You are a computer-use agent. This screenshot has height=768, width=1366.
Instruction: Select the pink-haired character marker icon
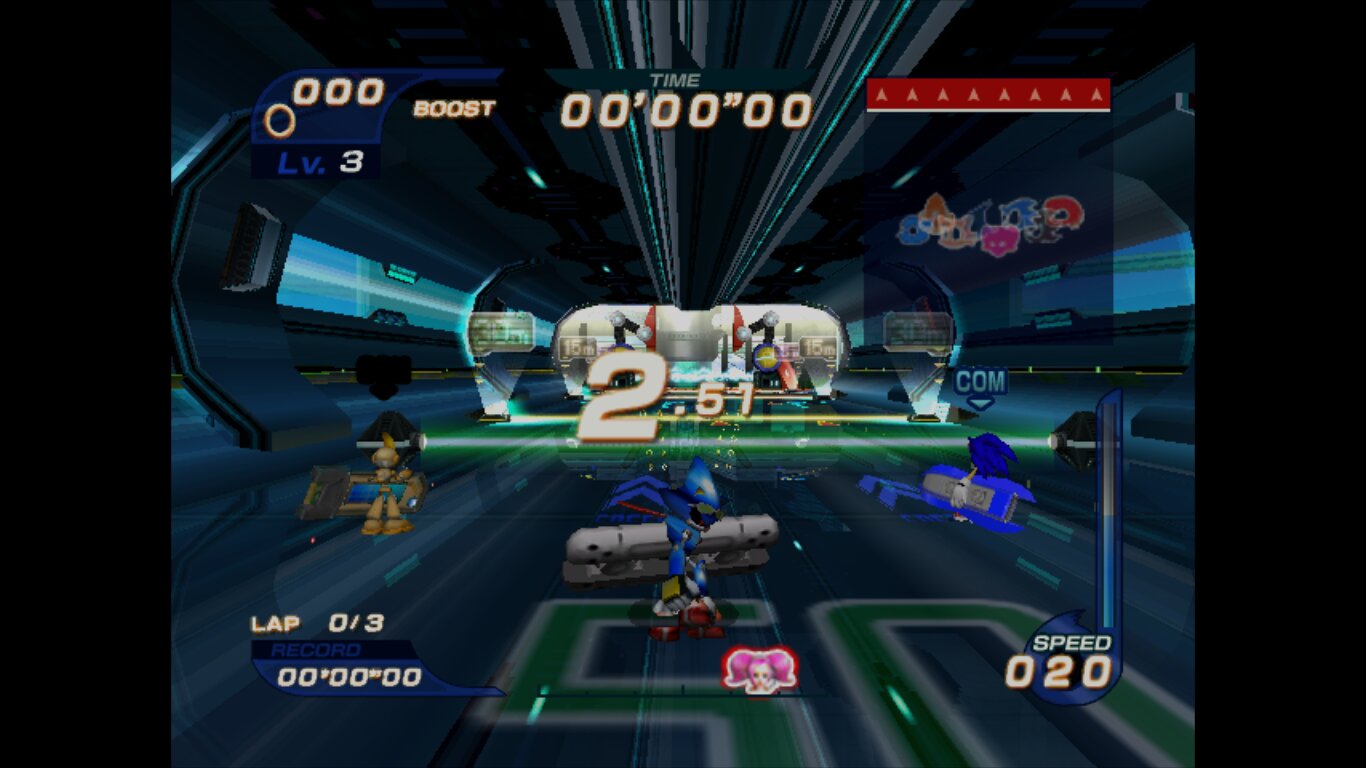click(x=760, y=669)
